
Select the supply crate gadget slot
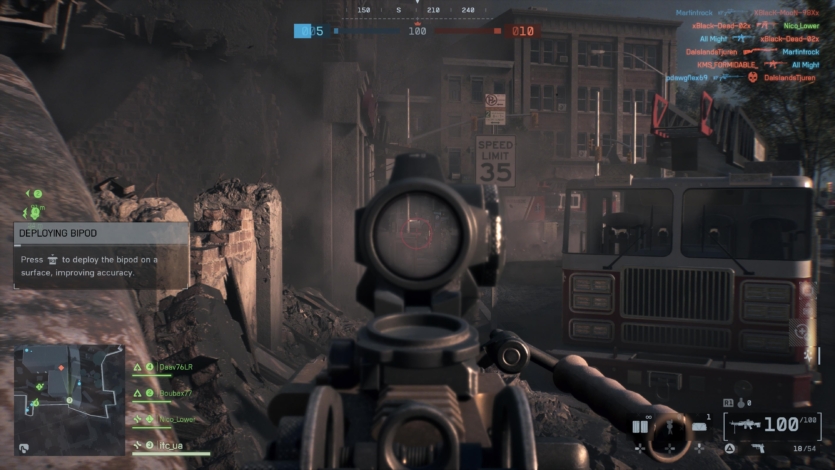698,427
